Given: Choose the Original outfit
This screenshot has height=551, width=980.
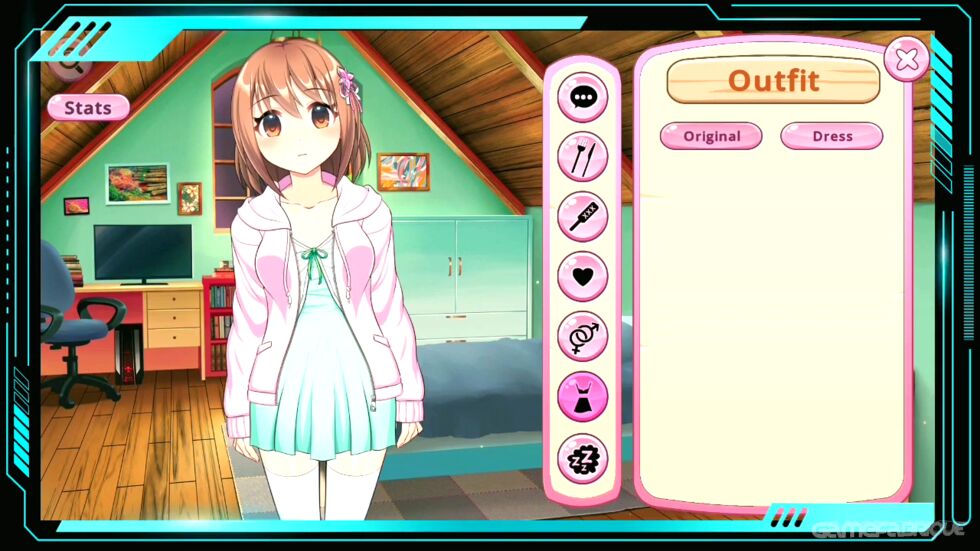Looking at the screenshot, I should (711, 136).
